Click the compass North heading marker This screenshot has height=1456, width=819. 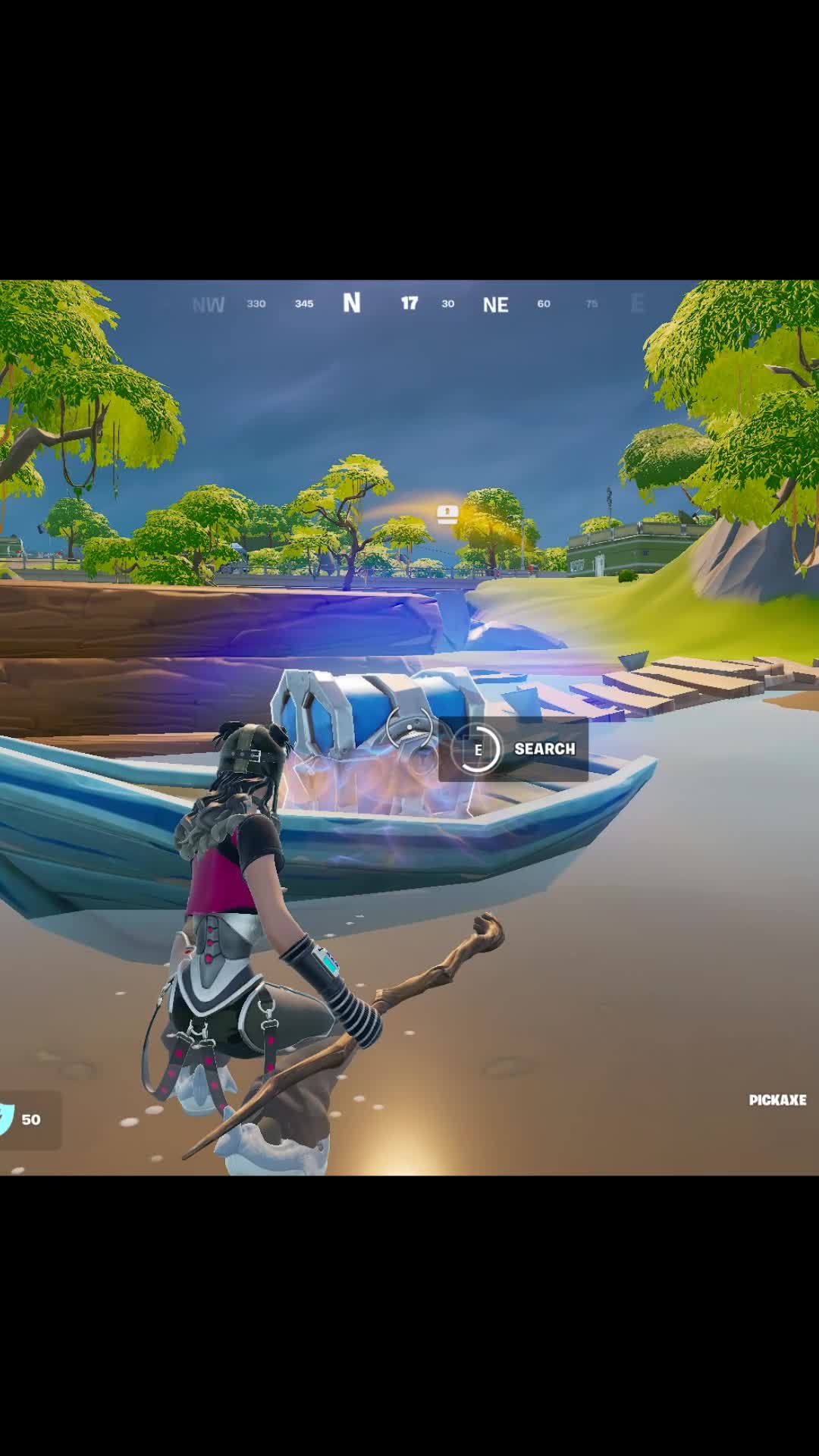pos(351,303)
